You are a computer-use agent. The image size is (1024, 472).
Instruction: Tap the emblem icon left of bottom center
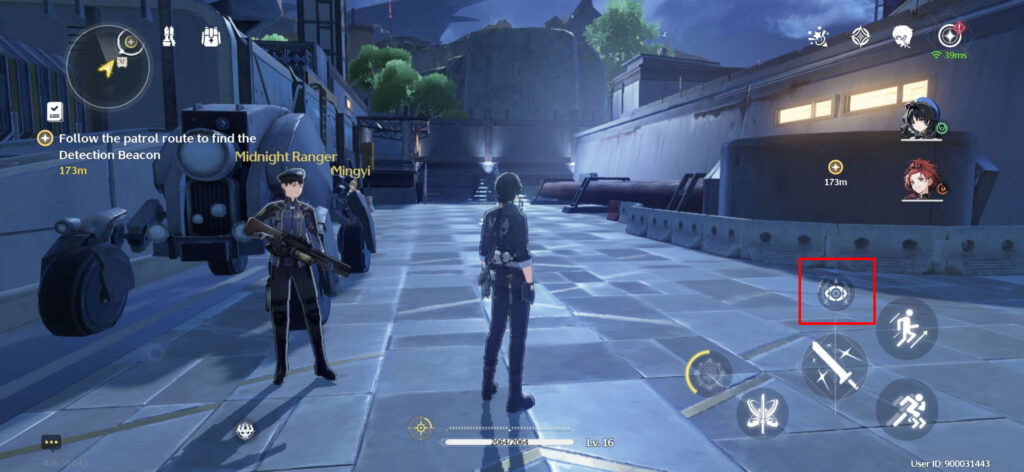(x=244, y=431)
